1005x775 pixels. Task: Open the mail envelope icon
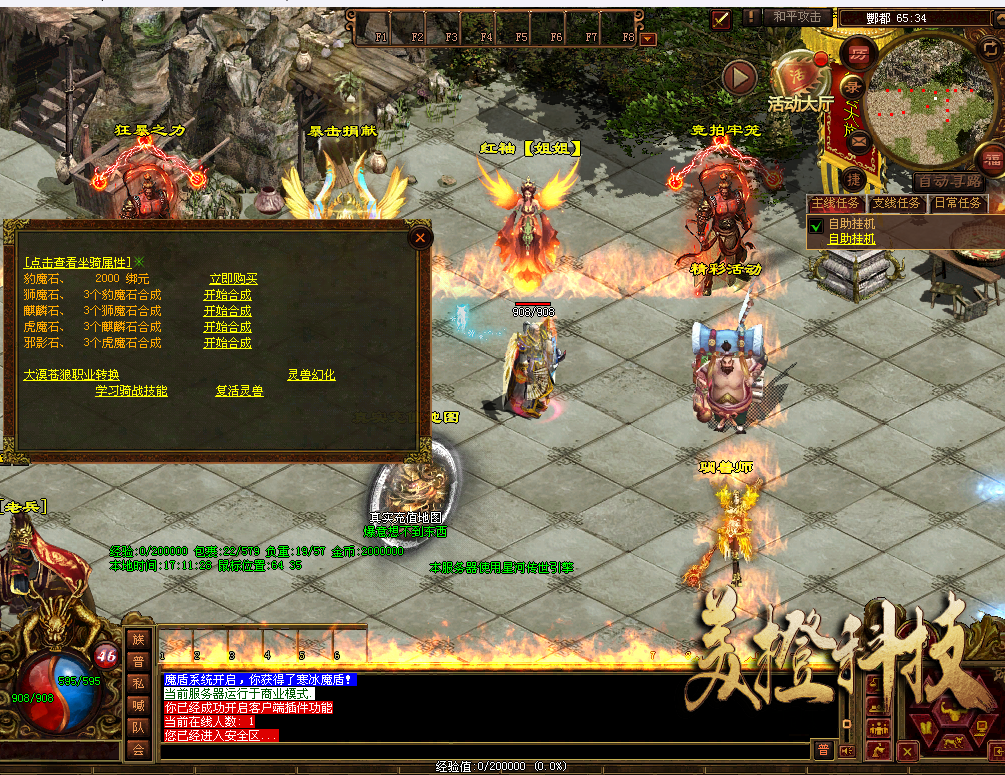click(858, 141)
